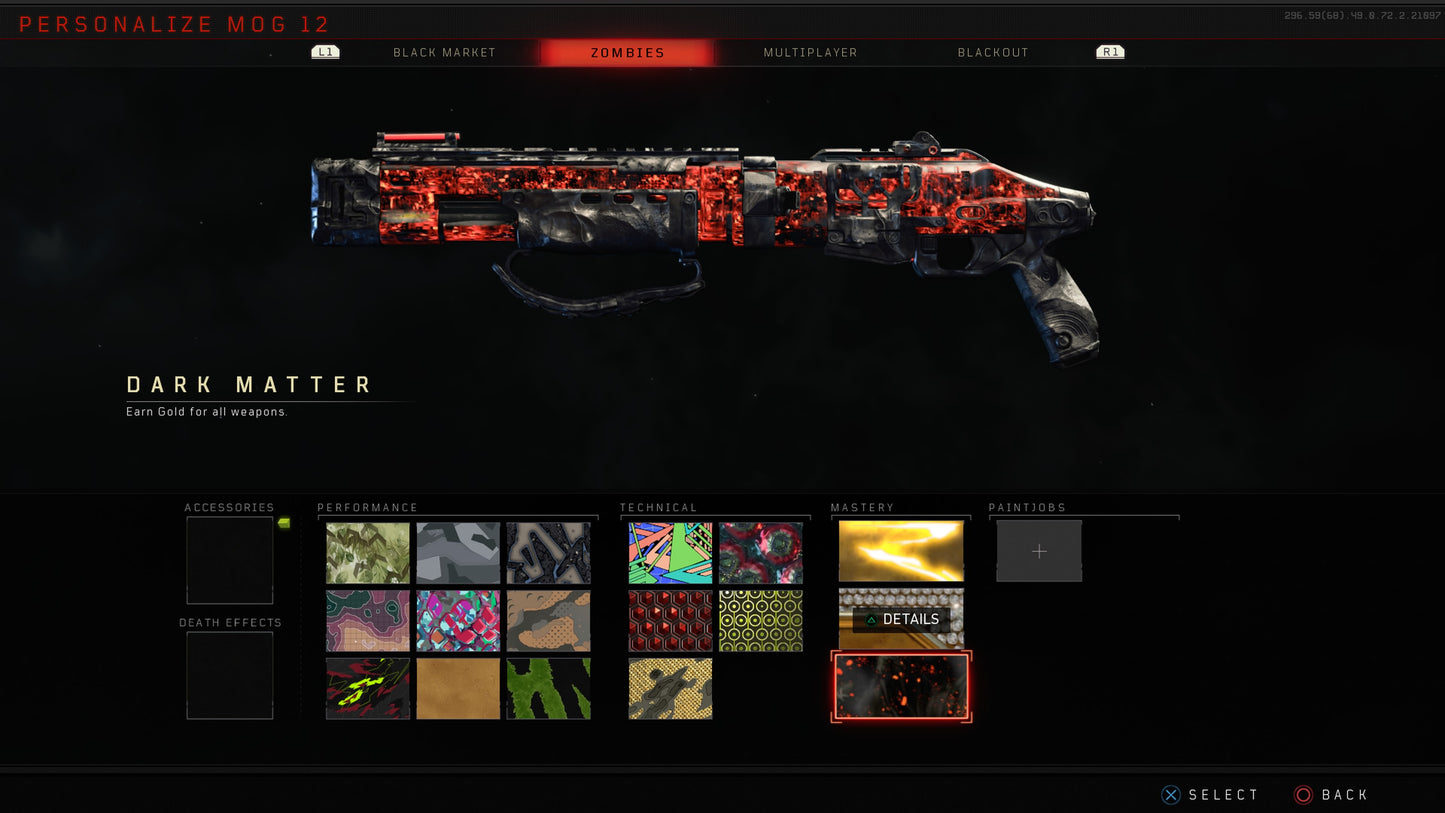Pick the colorful triangle pattern camo
The height and width of the screenshot is (813, 1445).
pos(671,553)
